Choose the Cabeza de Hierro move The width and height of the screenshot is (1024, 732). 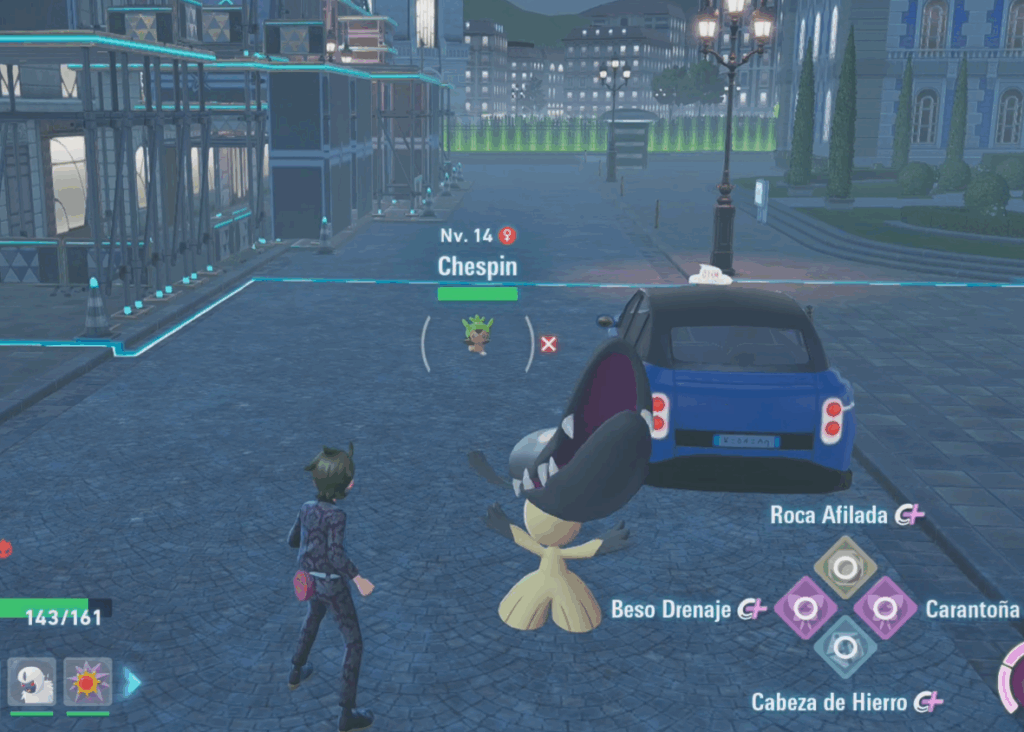[x=845, y=648]
